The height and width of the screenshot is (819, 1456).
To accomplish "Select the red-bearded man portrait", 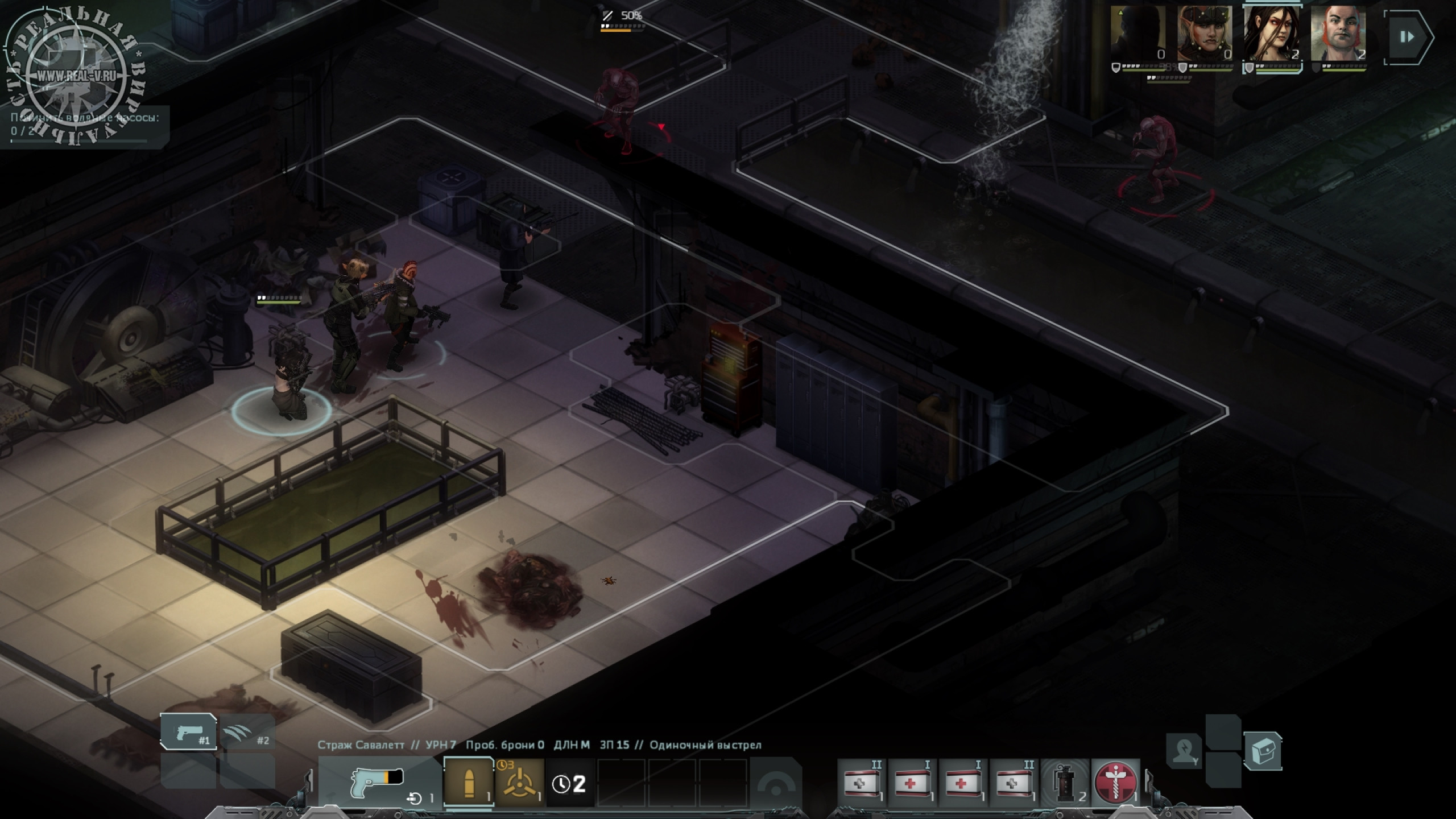I will (1338, 34).
